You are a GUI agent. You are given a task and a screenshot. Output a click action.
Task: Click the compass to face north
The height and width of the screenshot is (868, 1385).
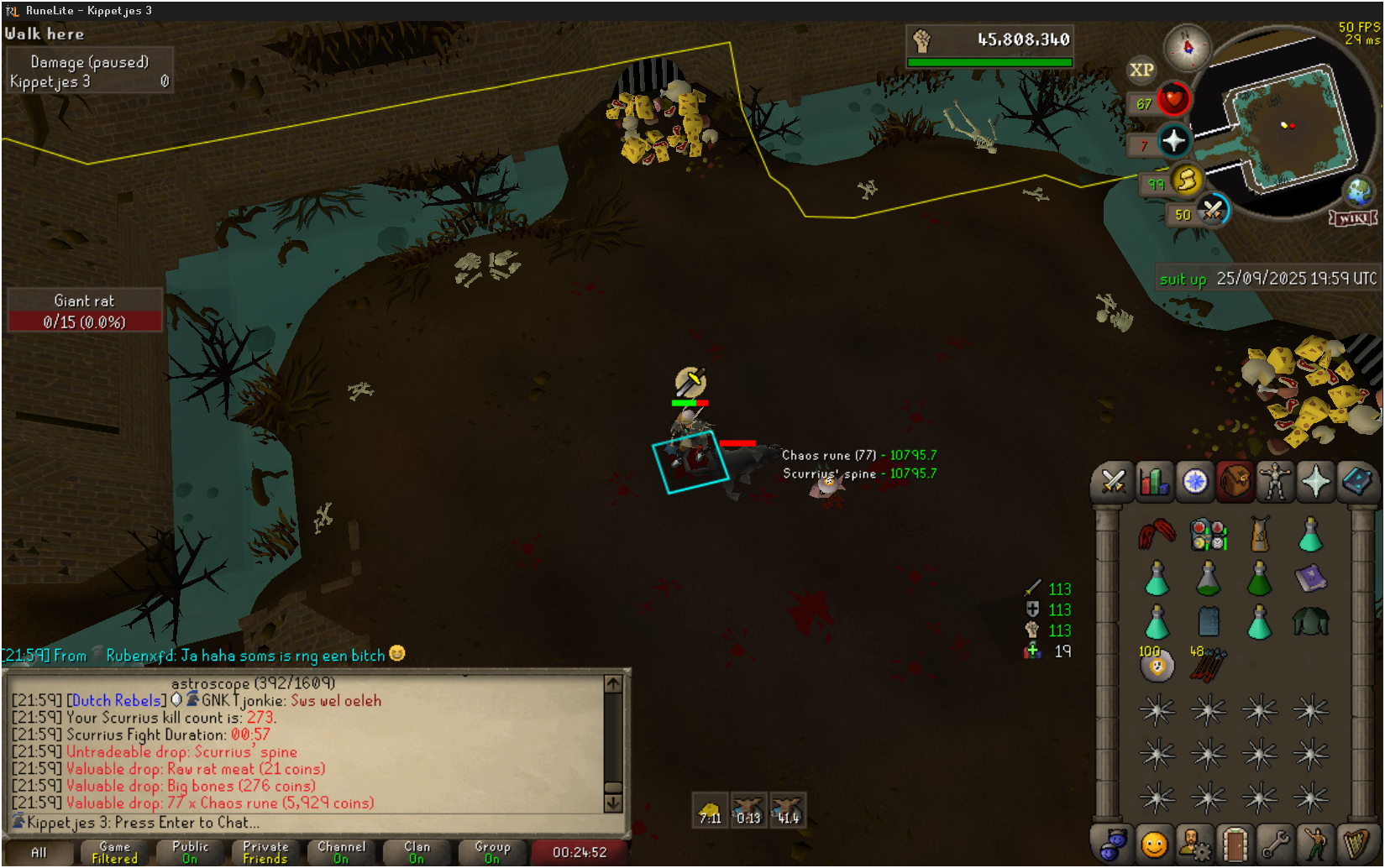(1187, 47)
